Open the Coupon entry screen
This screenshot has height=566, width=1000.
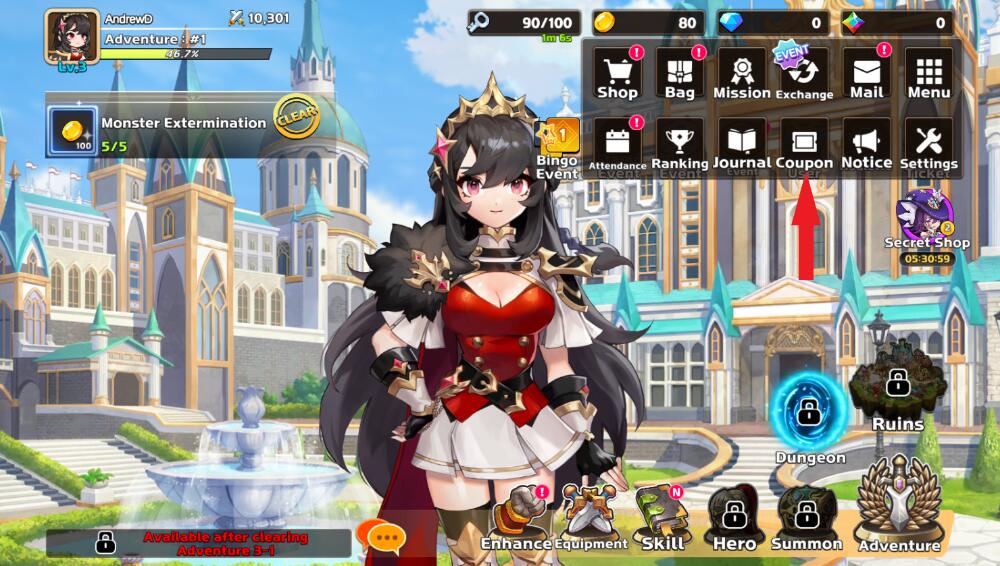click(x=803, y=145)
